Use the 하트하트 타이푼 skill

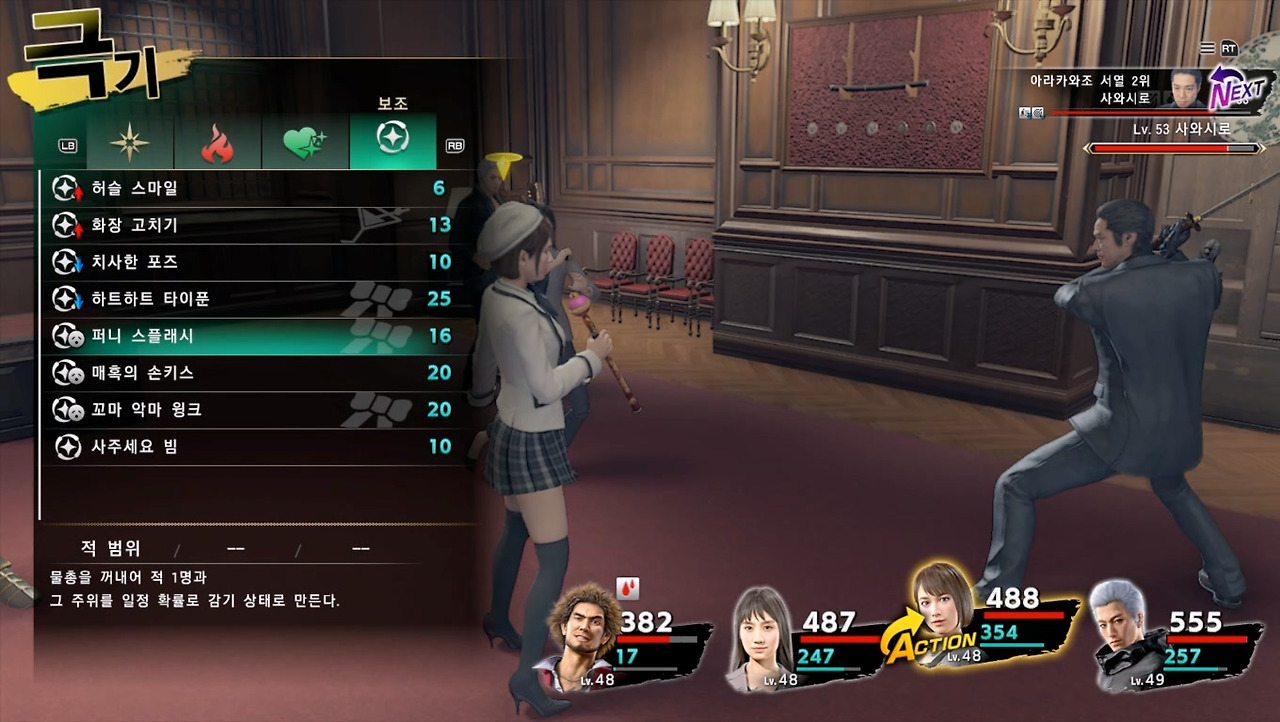point(250,299)
